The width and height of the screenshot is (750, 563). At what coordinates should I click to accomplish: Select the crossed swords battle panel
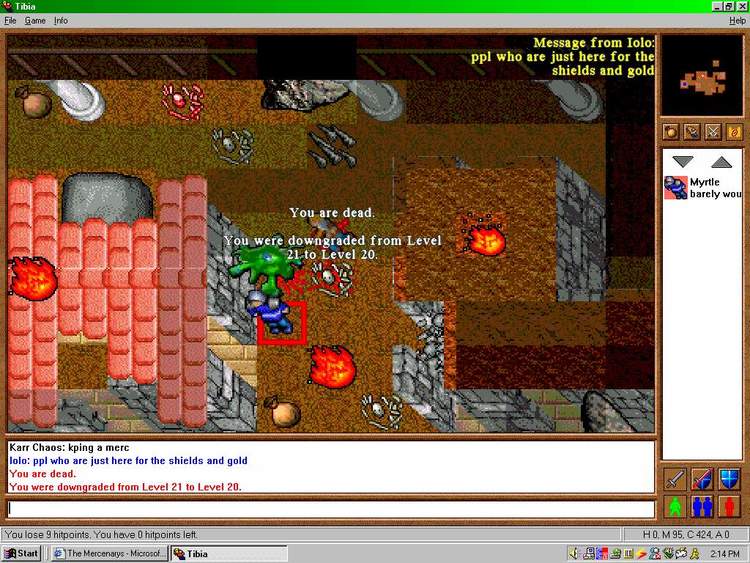tap(713, 131)
